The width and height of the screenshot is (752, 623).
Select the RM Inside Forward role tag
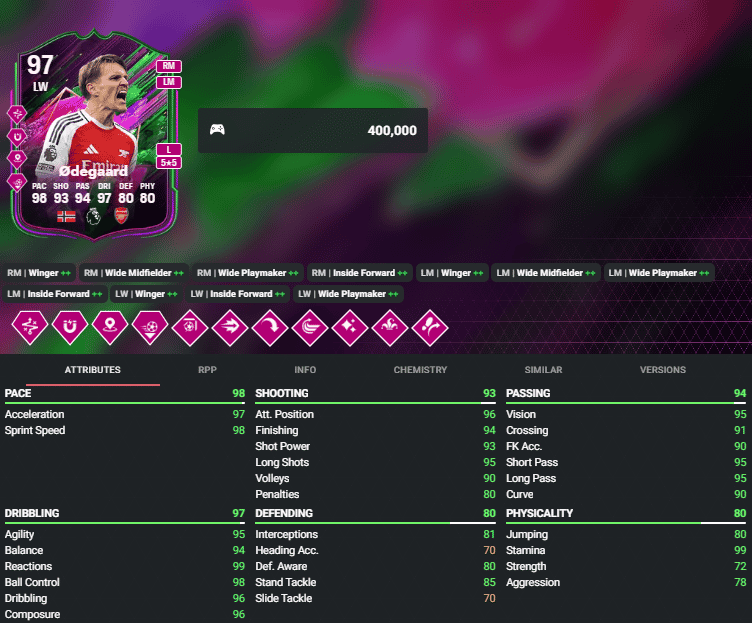coord(359,272)
